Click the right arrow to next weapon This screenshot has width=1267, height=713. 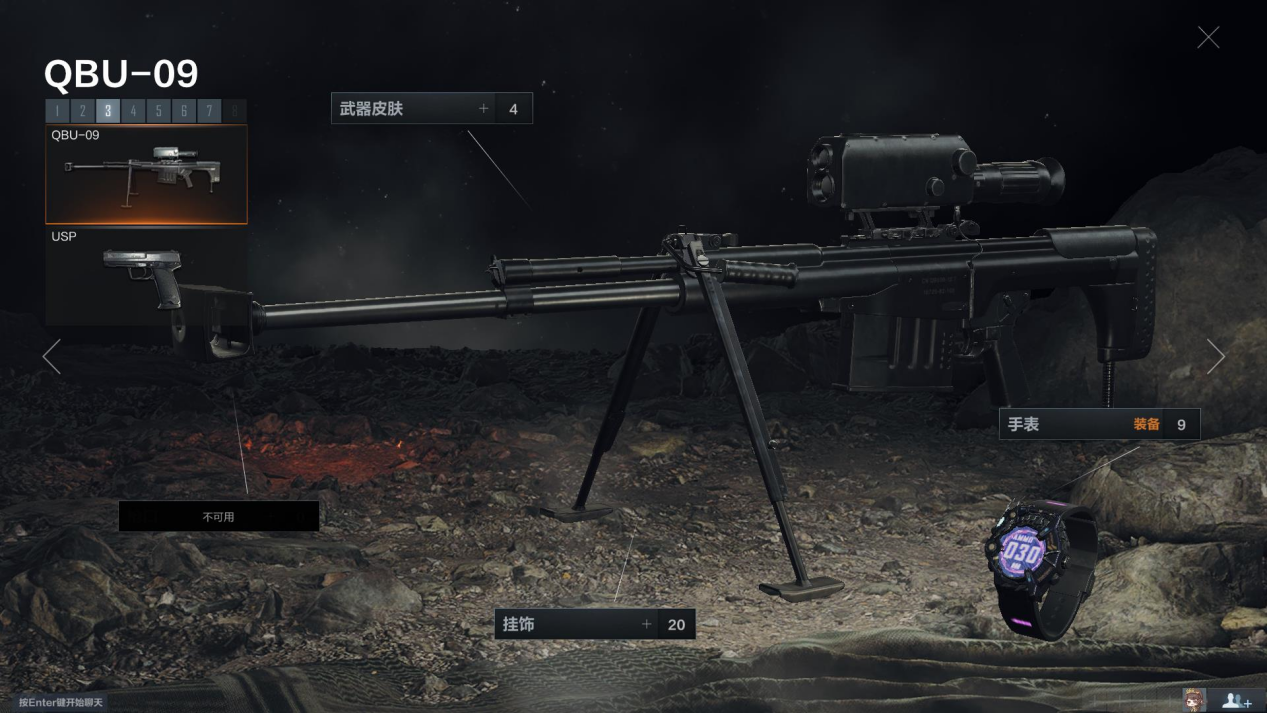pos(1215,356)
